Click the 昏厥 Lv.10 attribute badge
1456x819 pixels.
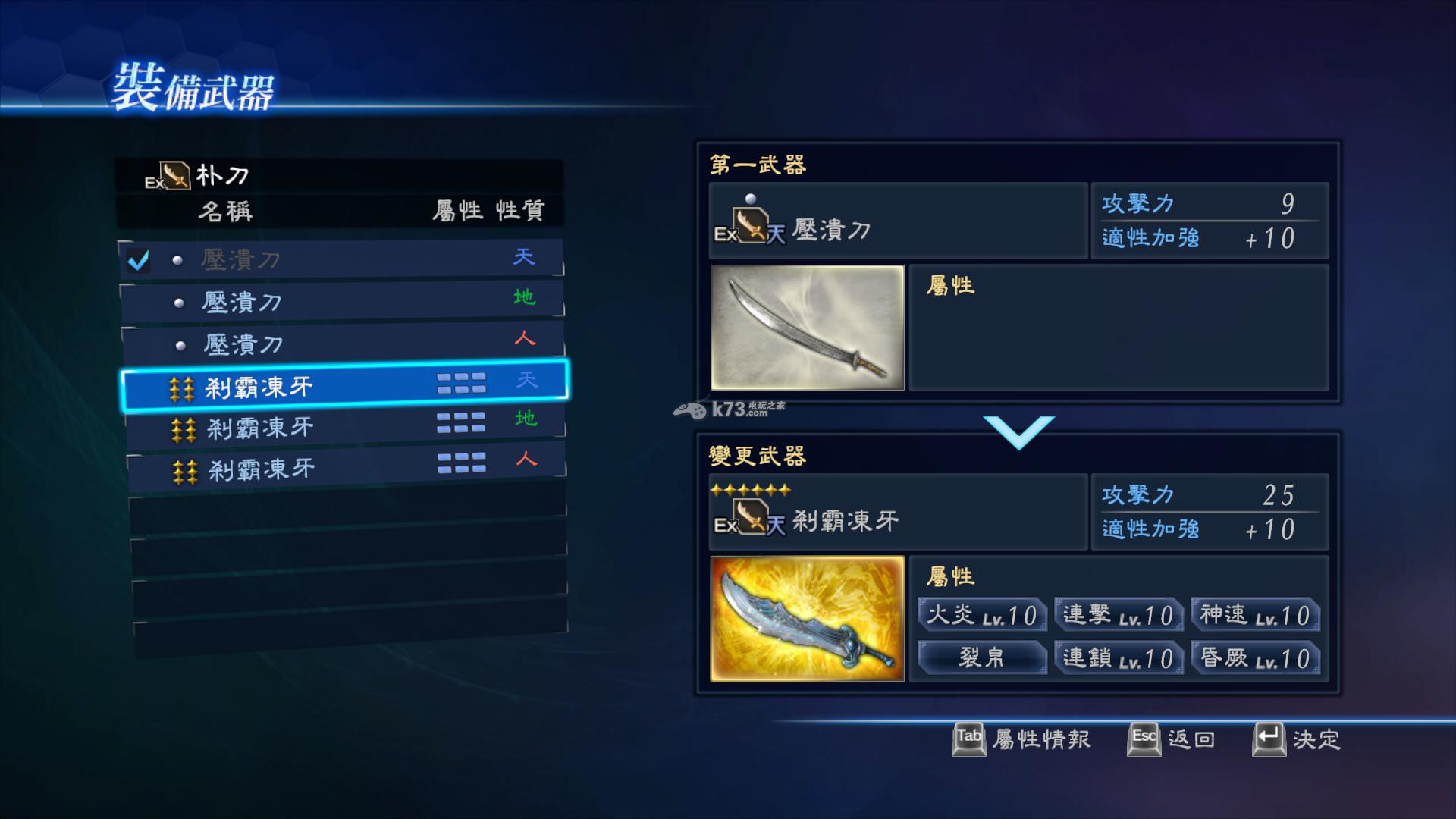coord(1255,658)
